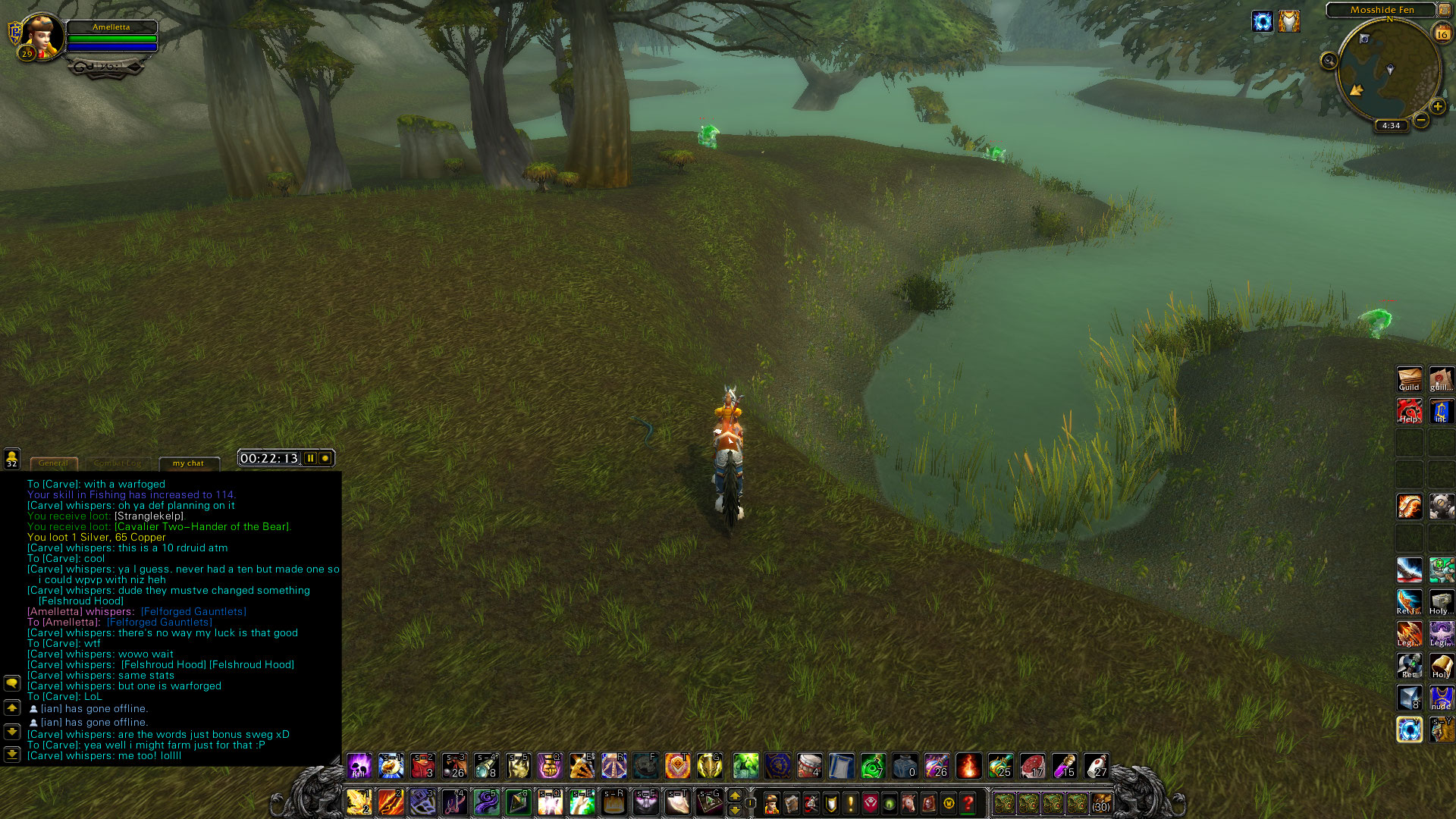
Task: Click the blue swirling orb buff icon
Action: [1262, 21]
